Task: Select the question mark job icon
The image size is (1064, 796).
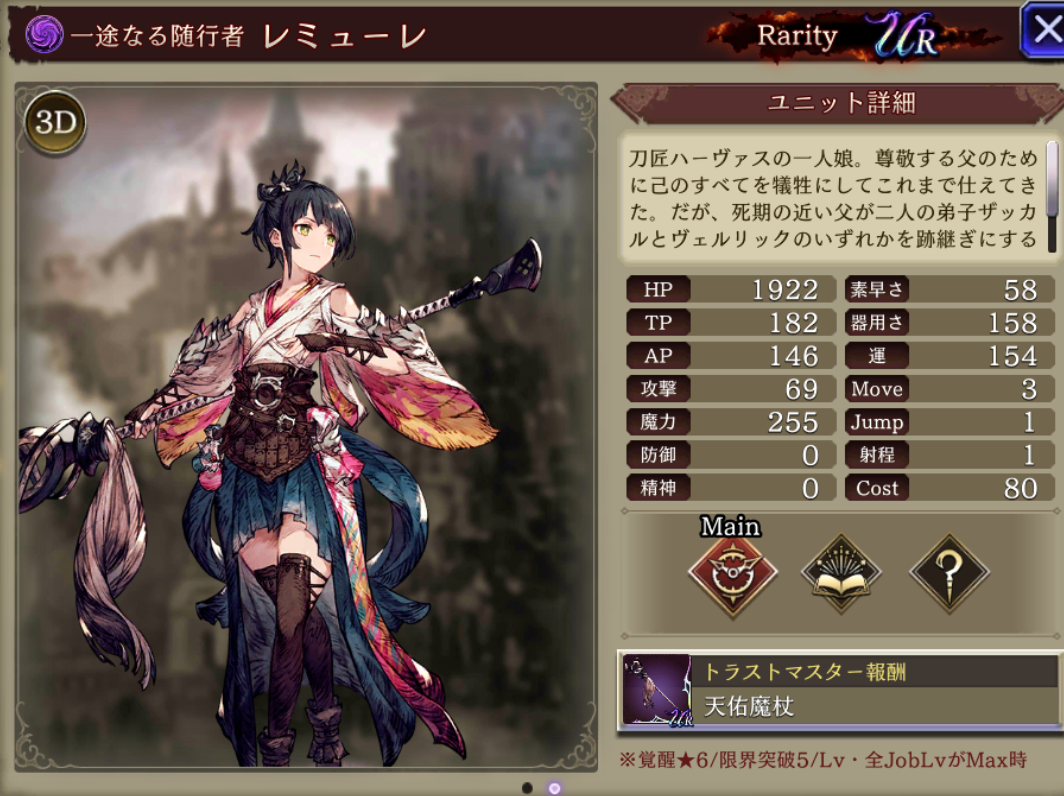Action: click(949, 573)
